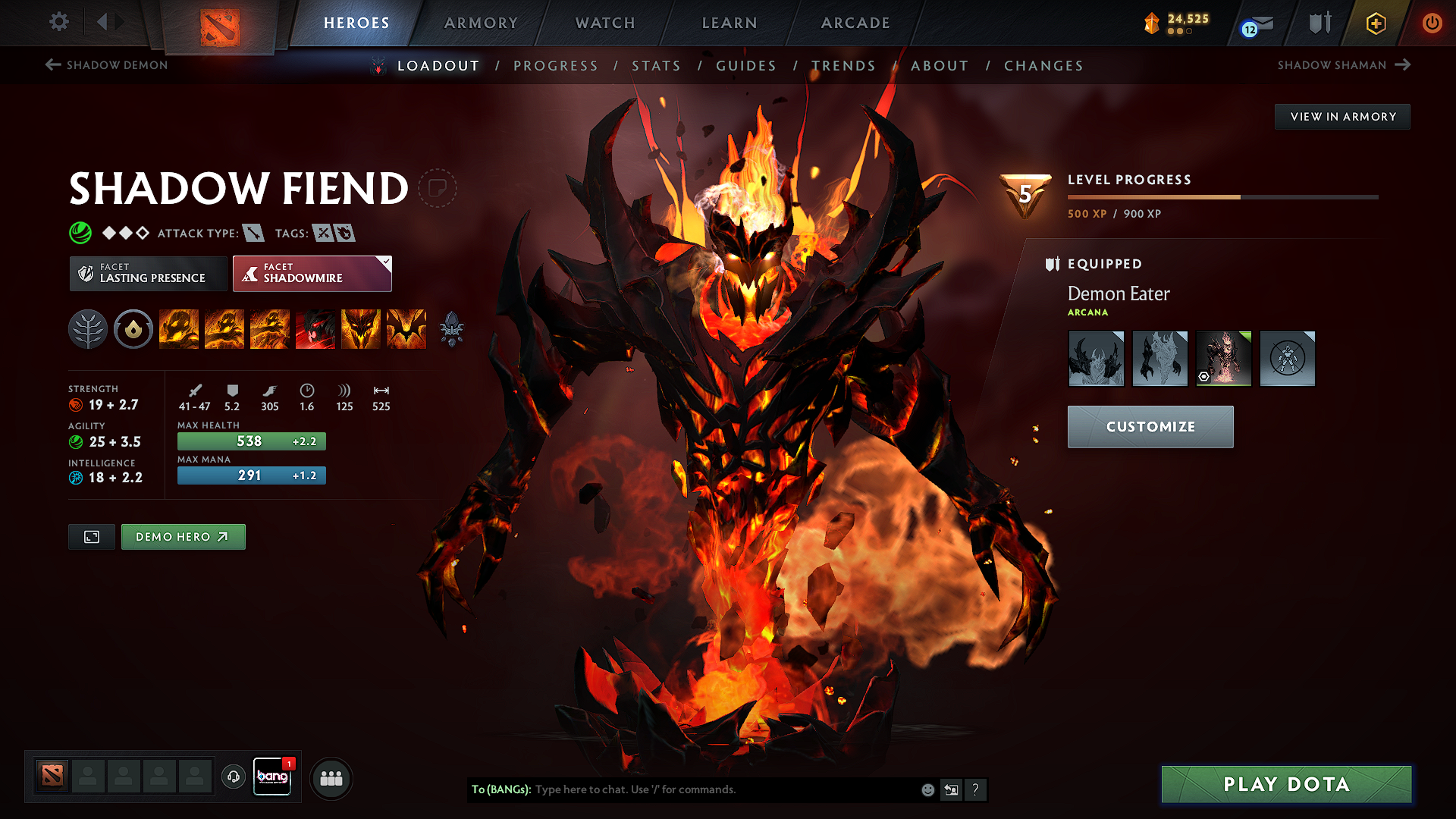
Task: Select the Lasting Presence facet
Action: pyautogui.click(x=148, y=273)
